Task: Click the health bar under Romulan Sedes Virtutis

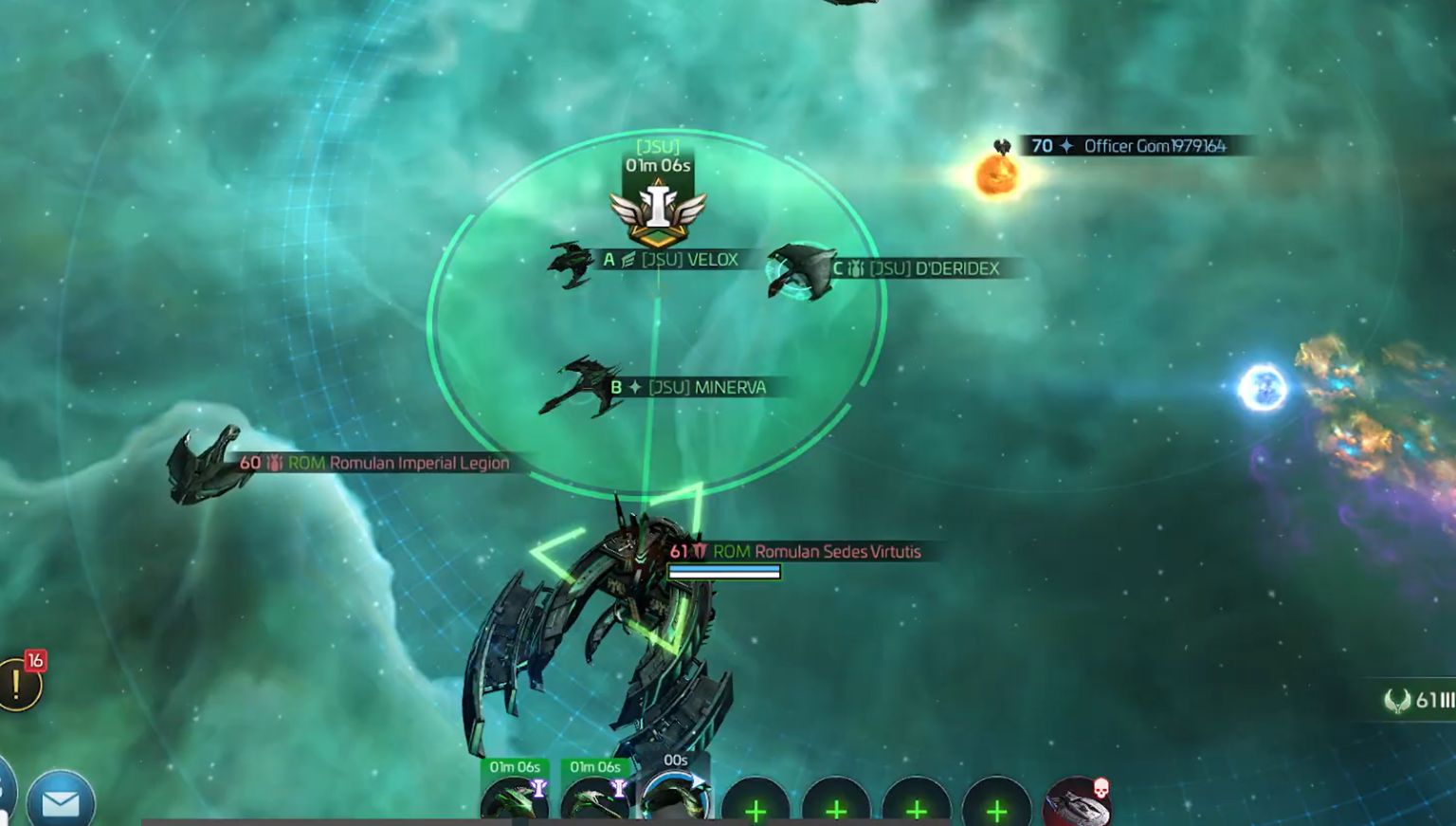Action: coord(722,572)
